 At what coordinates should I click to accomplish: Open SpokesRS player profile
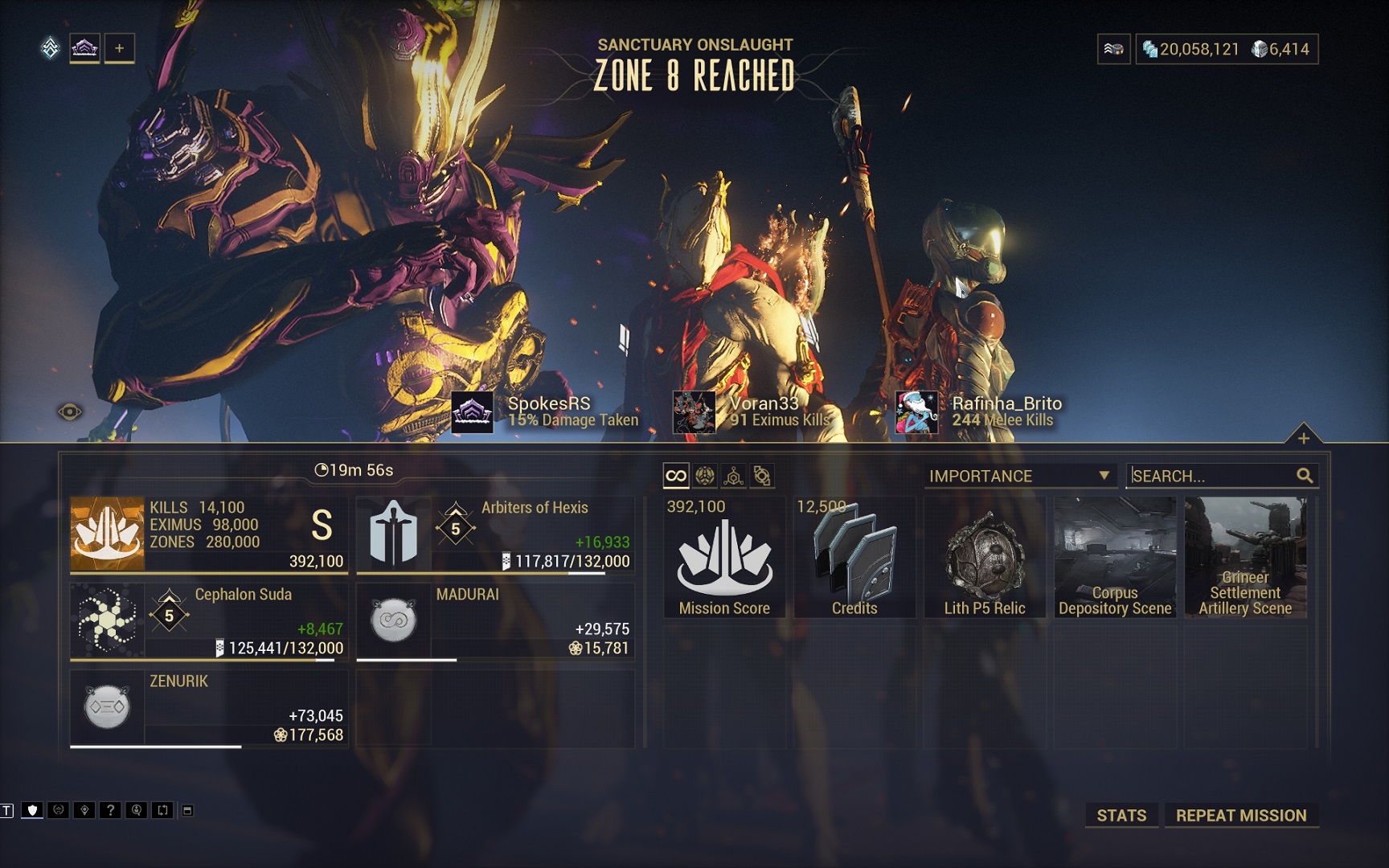(x=548, y=411)
